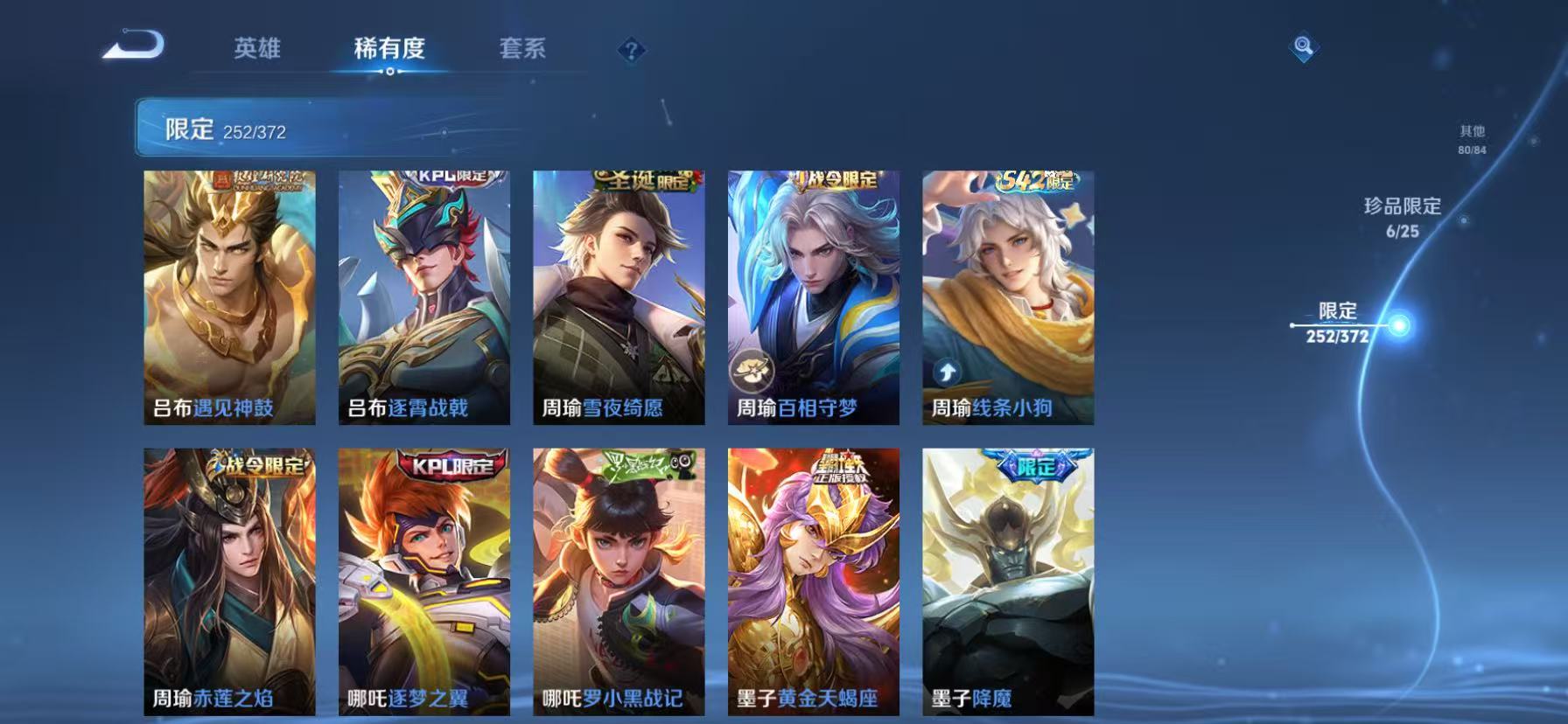Open search via the magnifier icon

click(x=1303, y=48)
